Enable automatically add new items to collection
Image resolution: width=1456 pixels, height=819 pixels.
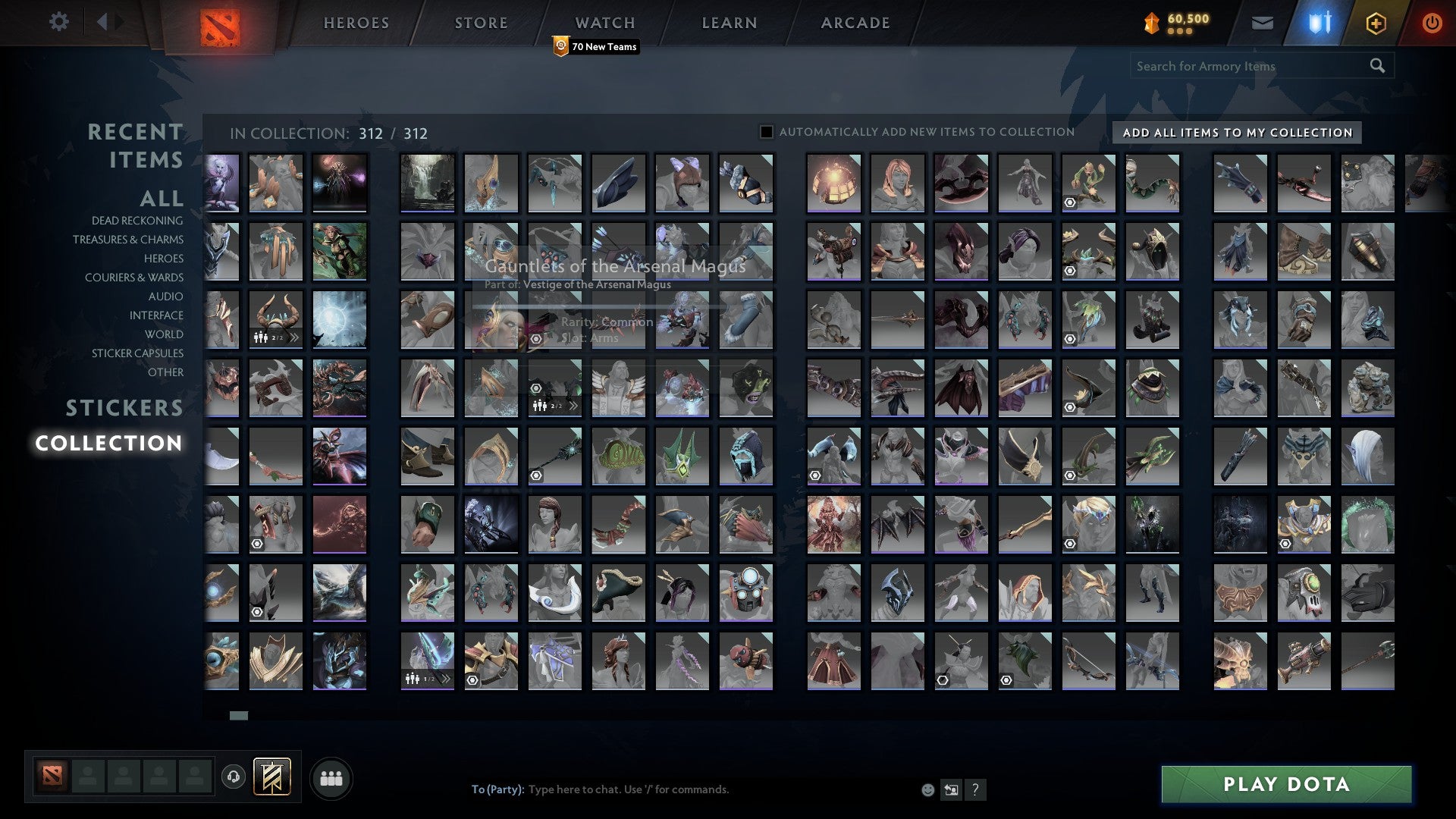(767, 131)
